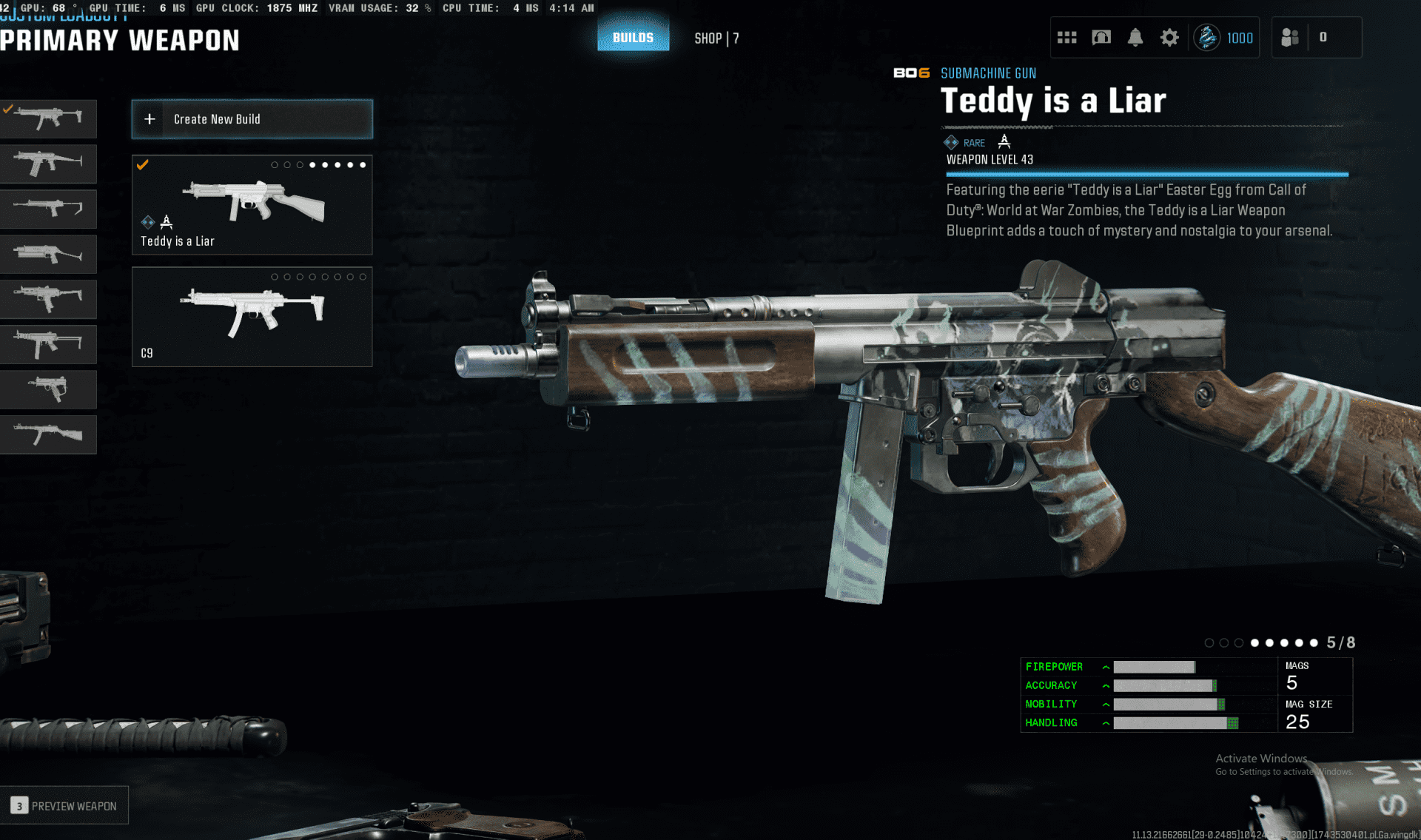The height and width of the screenshot is (840, 1421).
Task: Select the Teddy is a Liar build card
Action: 252,205
